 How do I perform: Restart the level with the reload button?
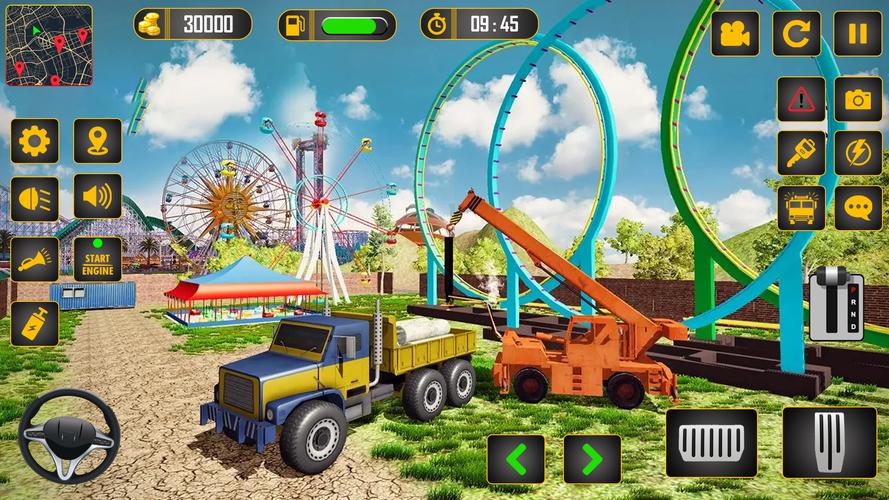click(797, 32)
